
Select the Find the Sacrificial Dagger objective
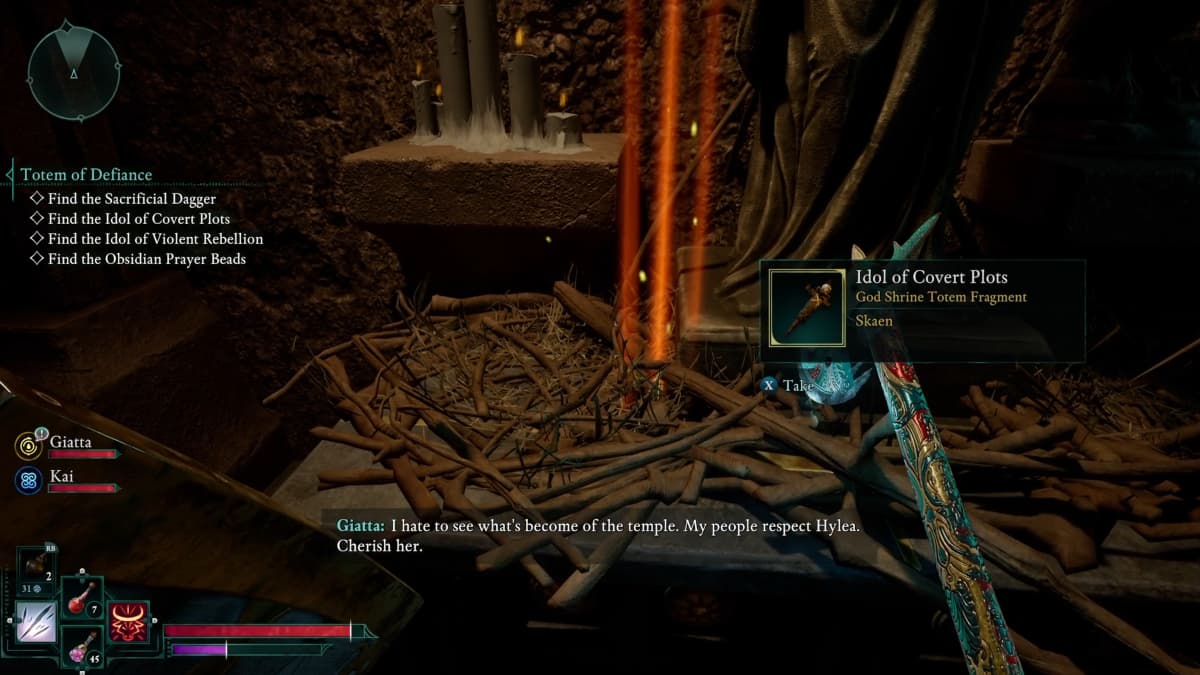(131, 199)
